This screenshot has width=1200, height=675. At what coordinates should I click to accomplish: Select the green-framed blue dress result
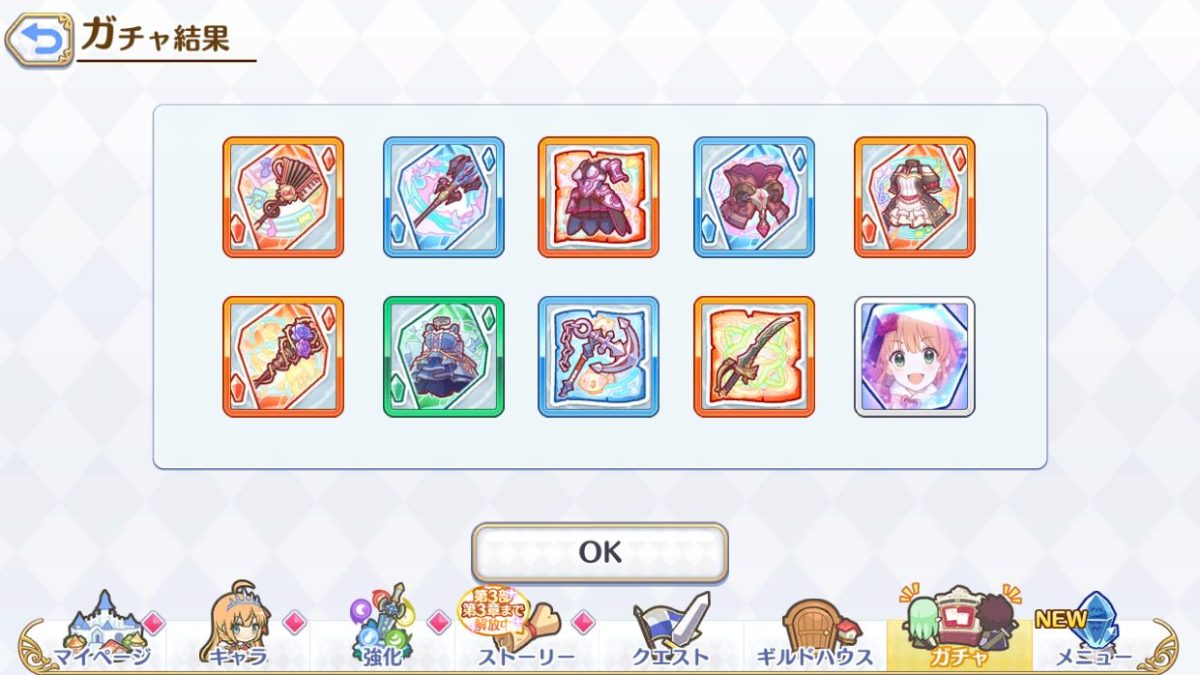point(444,356)
